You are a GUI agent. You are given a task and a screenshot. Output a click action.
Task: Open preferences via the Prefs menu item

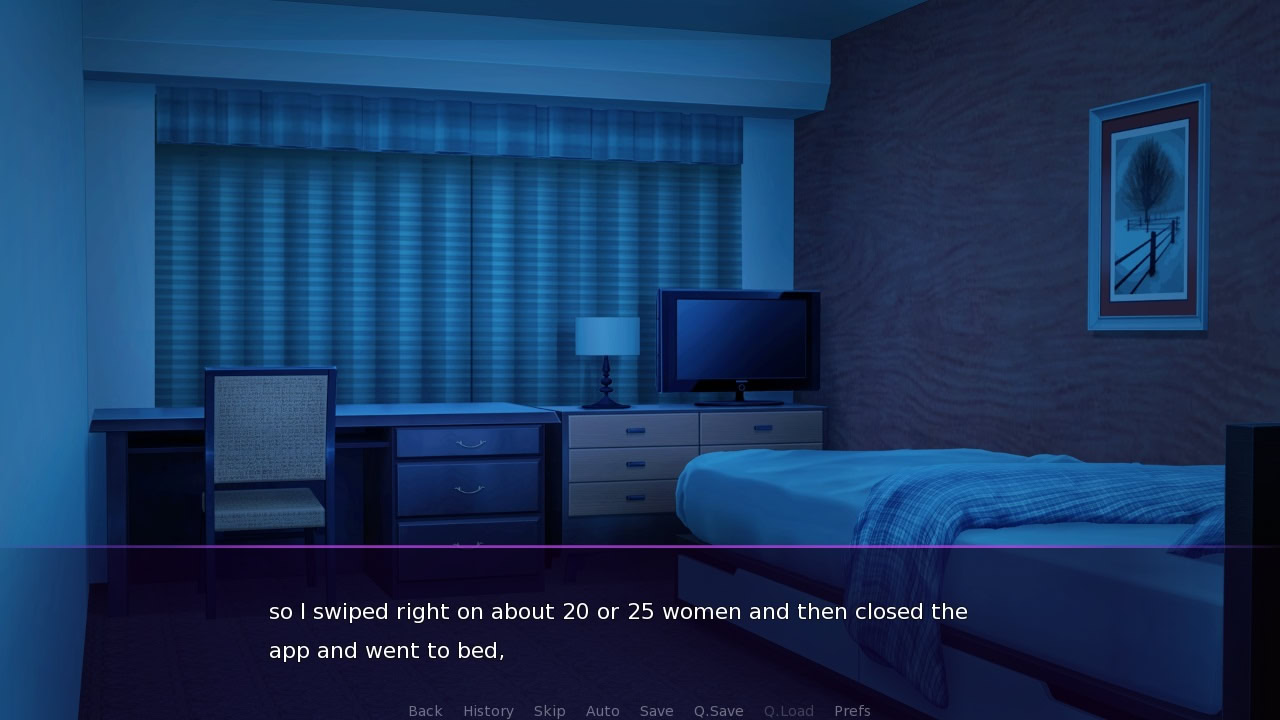[852, 711]
